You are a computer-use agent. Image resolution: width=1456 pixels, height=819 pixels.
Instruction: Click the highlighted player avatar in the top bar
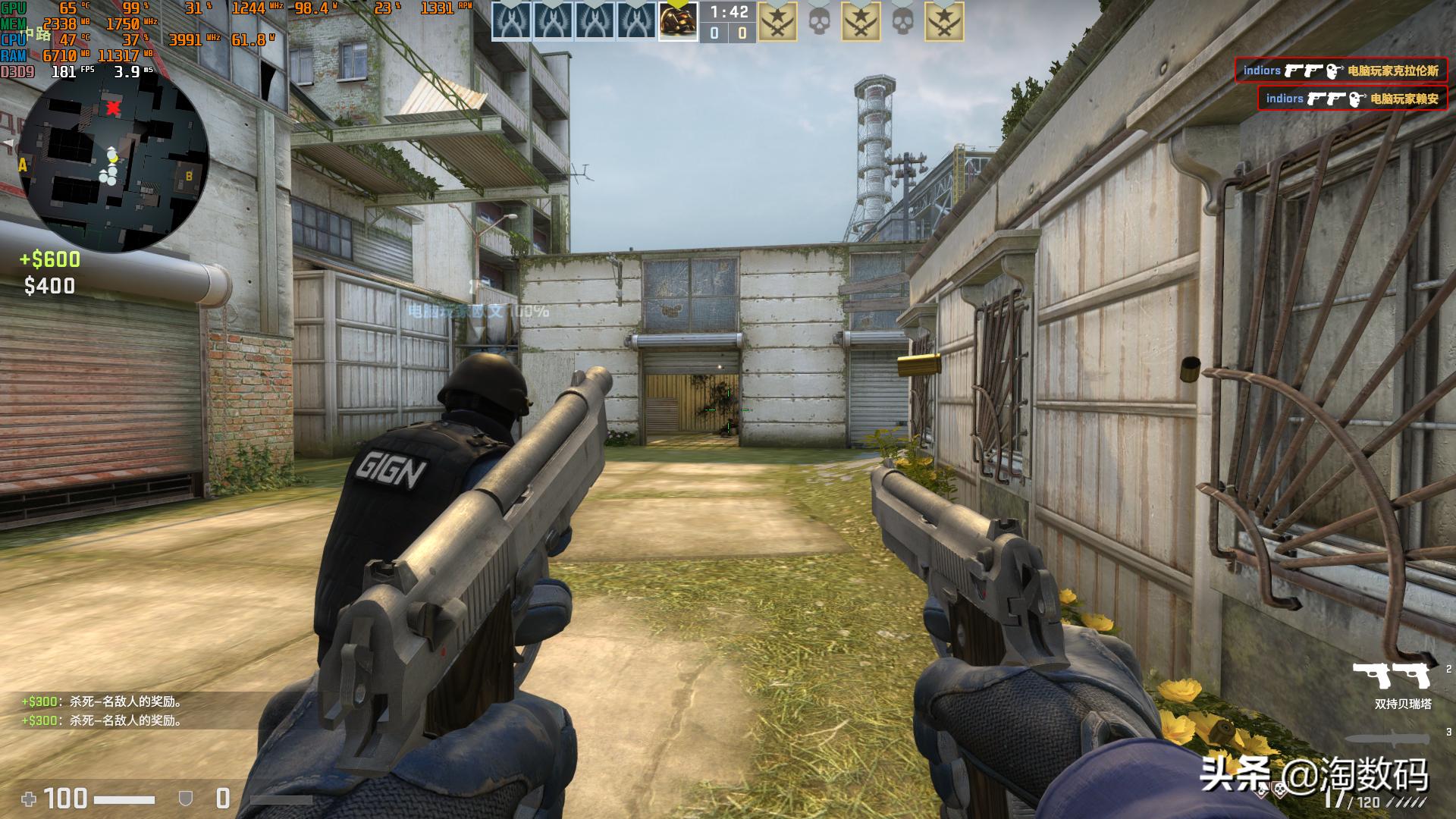pos(677,21)
